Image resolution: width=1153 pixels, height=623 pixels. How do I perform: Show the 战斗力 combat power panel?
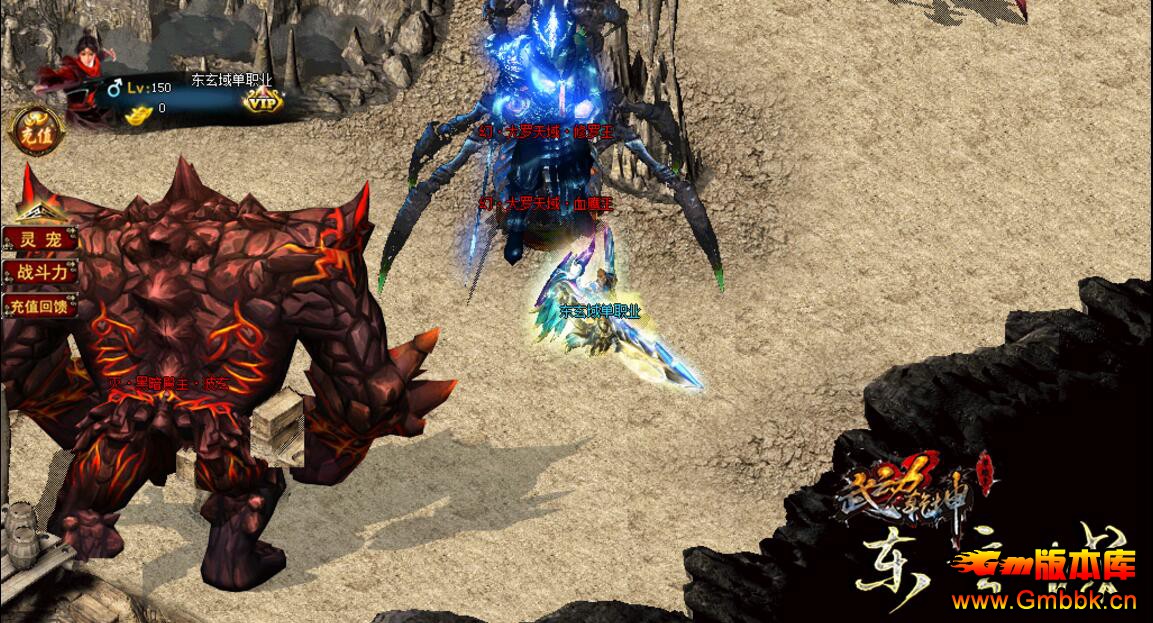point(40,272)
